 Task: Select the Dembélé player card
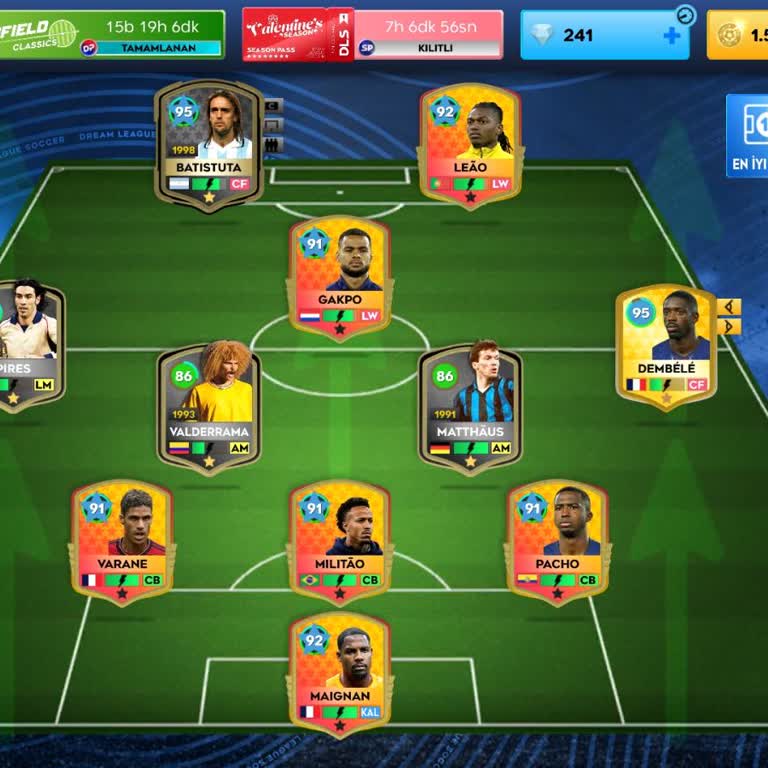666,347
